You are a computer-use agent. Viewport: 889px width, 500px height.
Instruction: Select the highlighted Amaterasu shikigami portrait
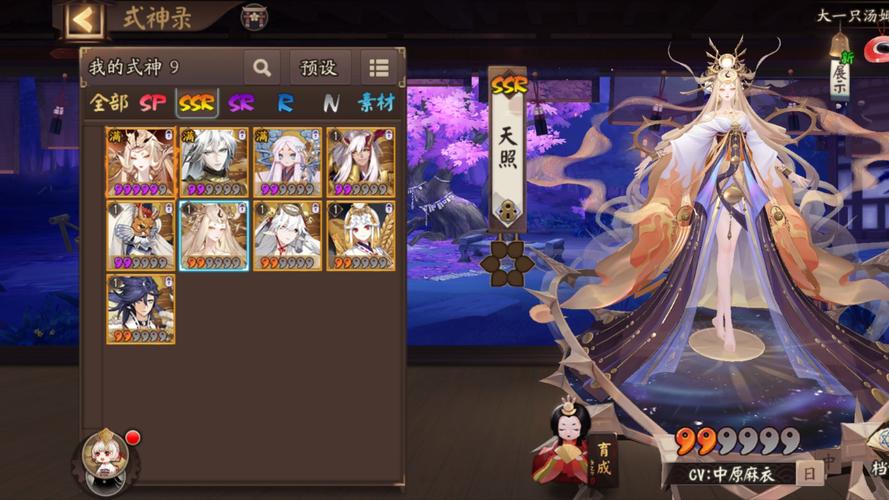214,236
